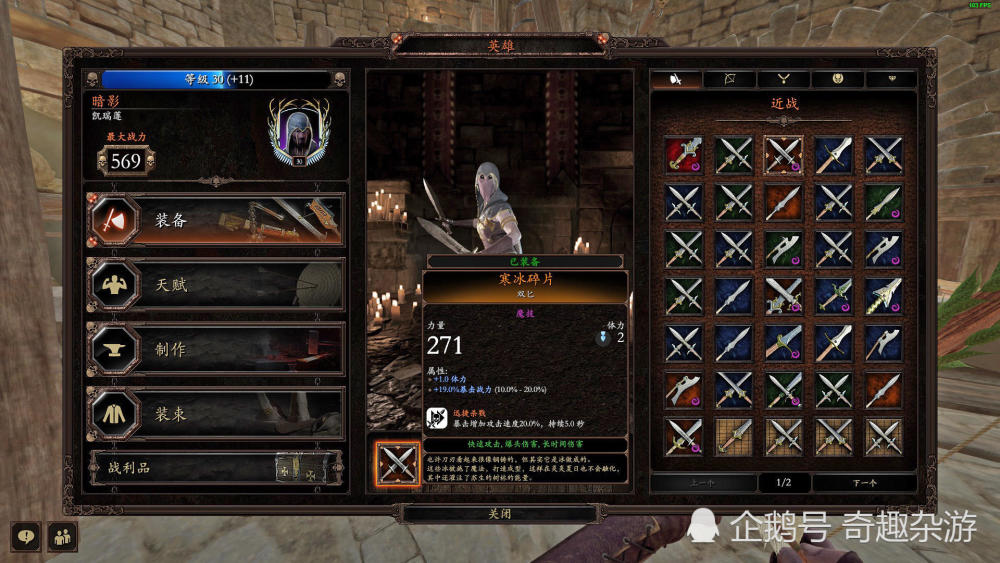The height and width of the screenshot is (563, 1000).
Task: Switch to the necklace tab
Action: click(783, 79)
